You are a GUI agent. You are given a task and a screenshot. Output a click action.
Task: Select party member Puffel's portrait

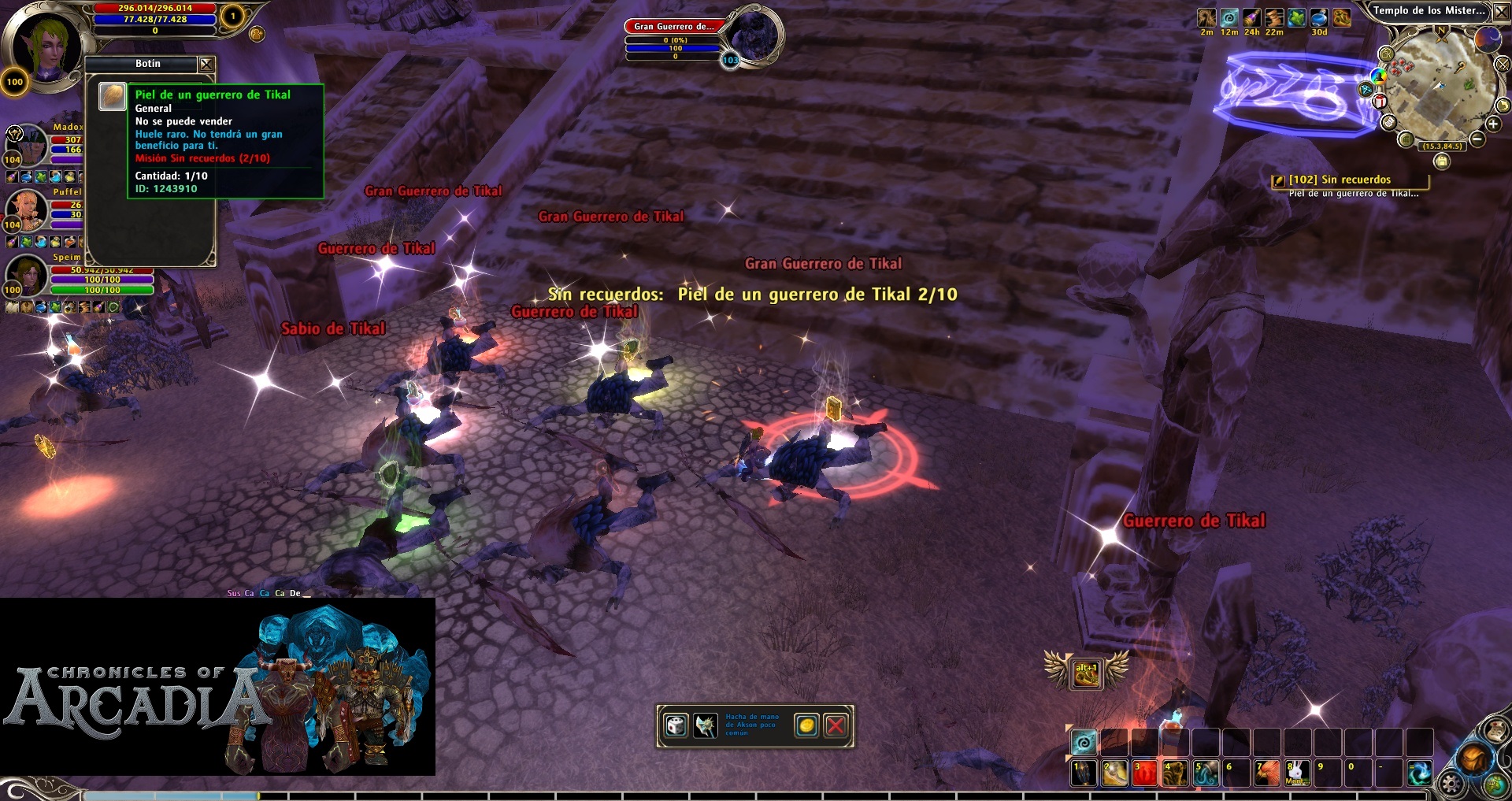(x=27, y=207)
